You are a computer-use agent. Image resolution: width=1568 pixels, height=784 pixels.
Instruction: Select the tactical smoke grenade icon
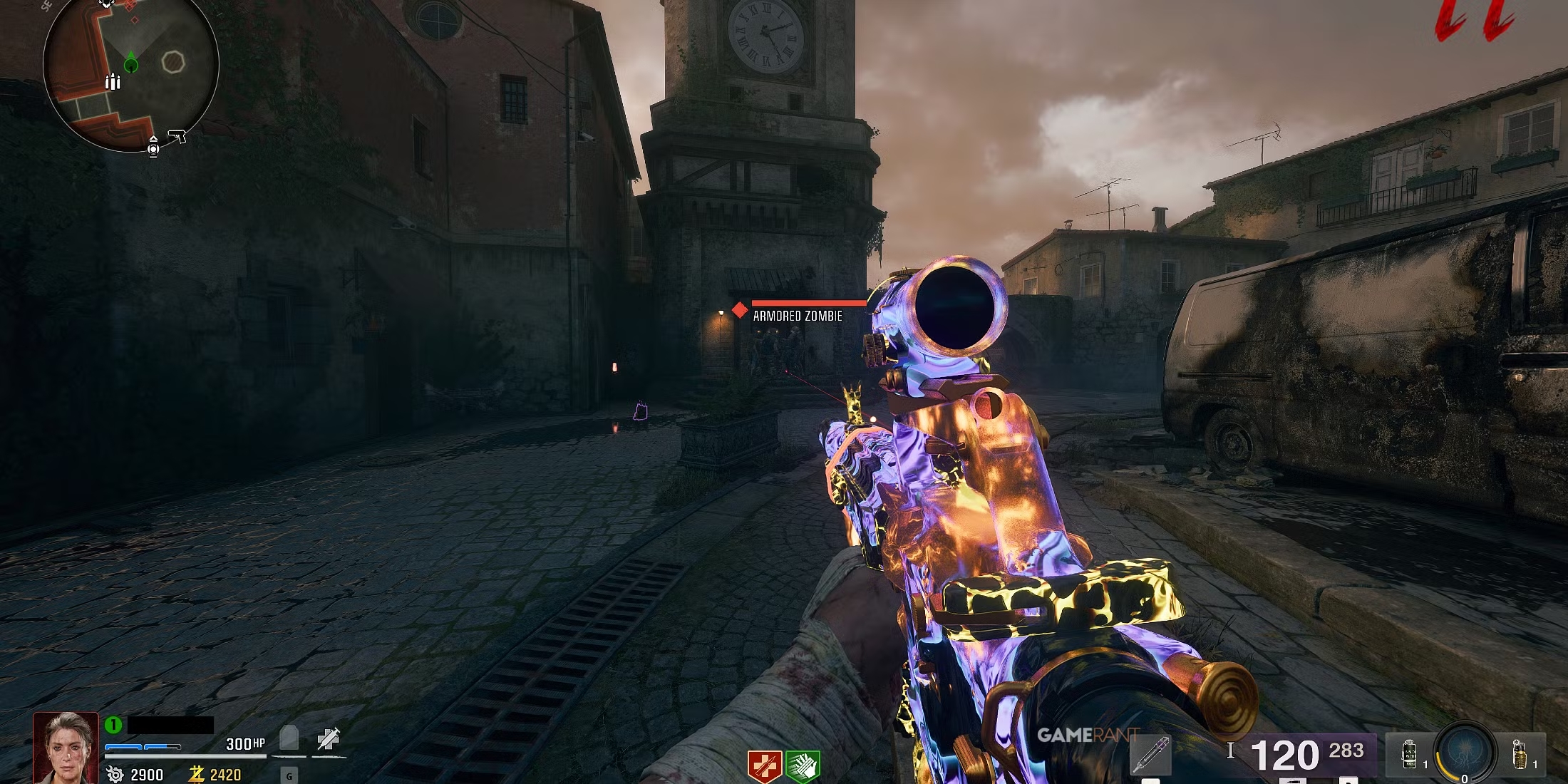click(1409, 754)
